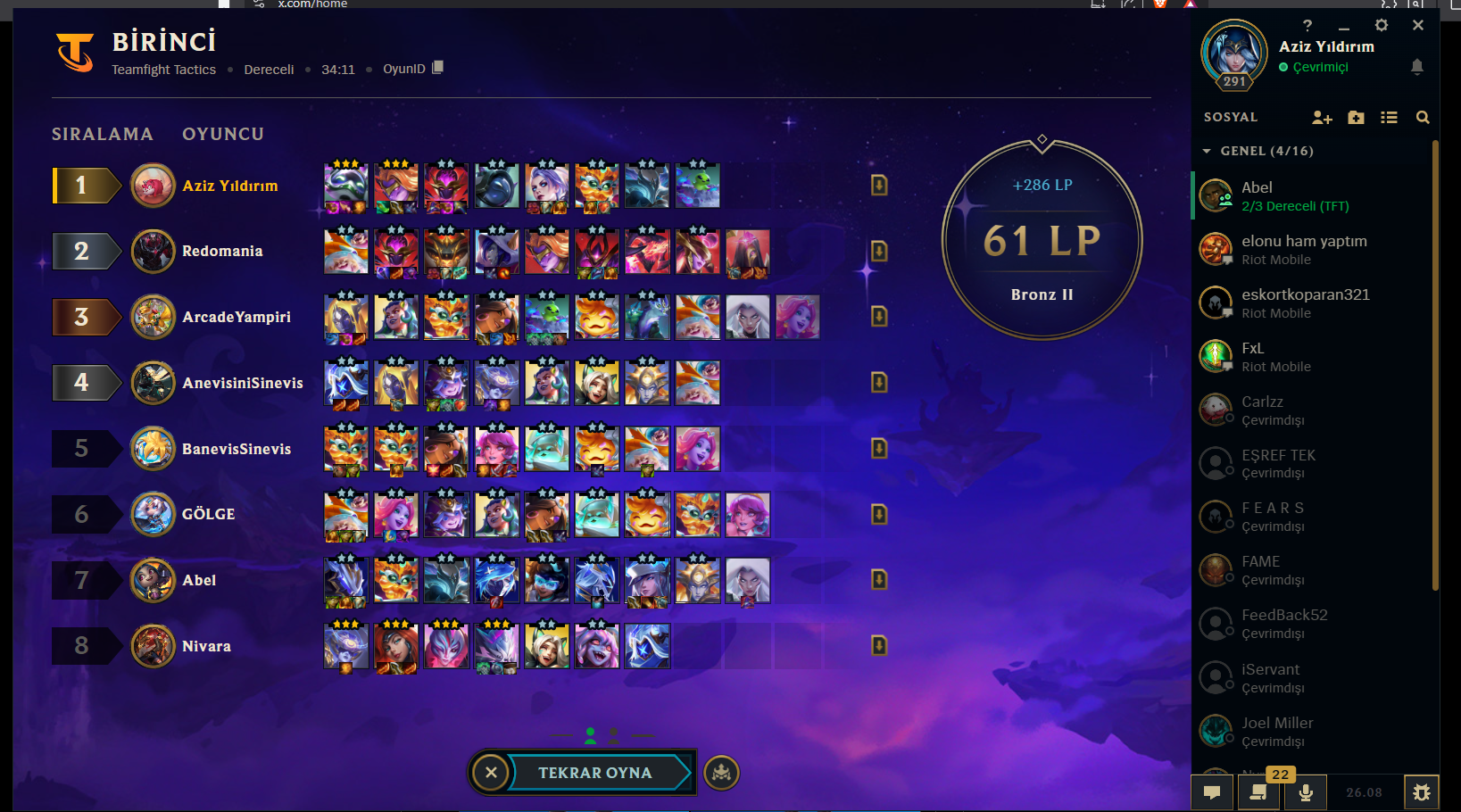1461x812 pixels.
Task: Select ArcadeYampiri in the ranking list
Action: (236, 317)
